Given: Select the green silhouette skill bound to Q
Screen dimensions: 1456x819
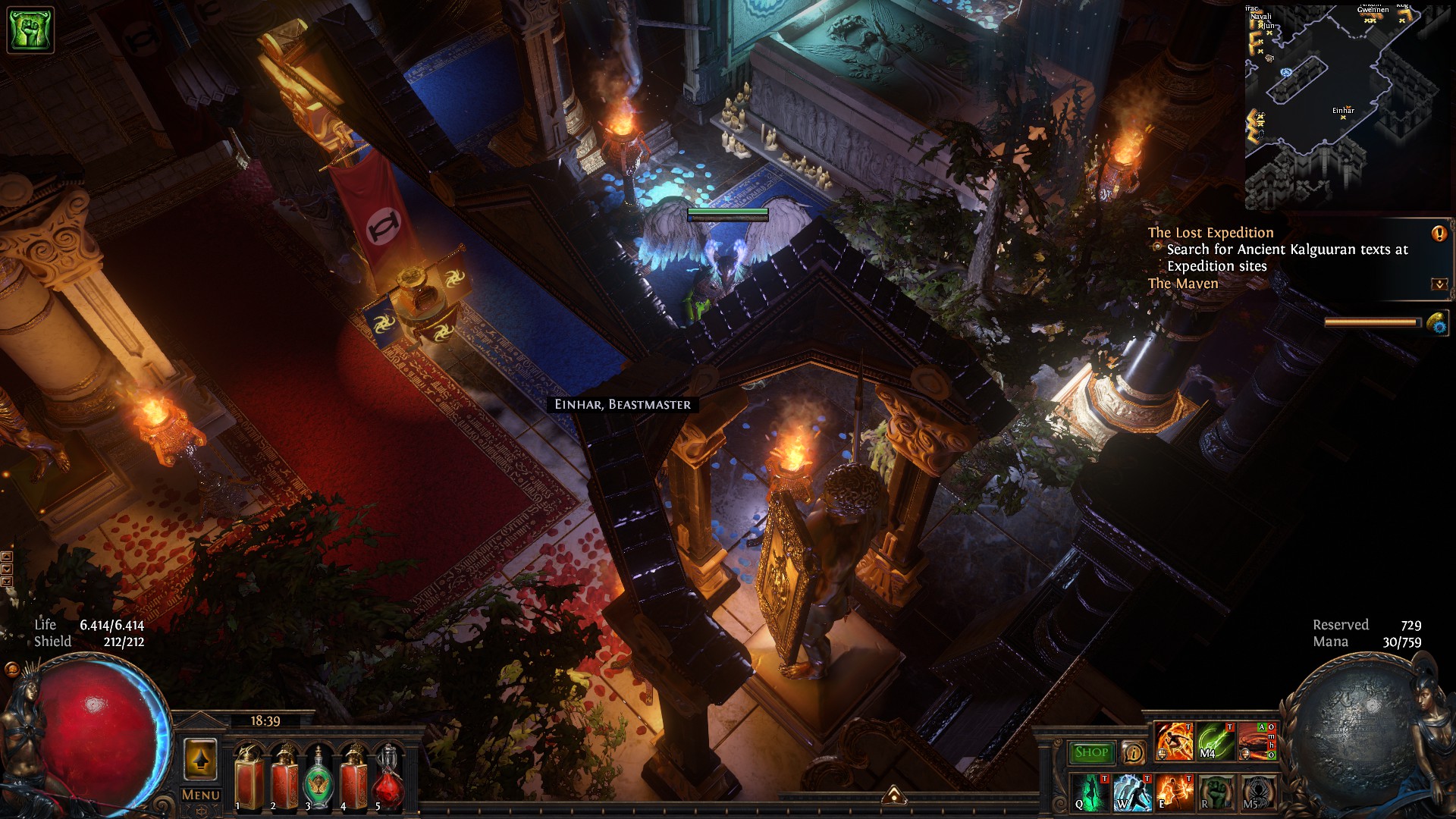Looking at the screenshot, I should [x=1090, y=792].
